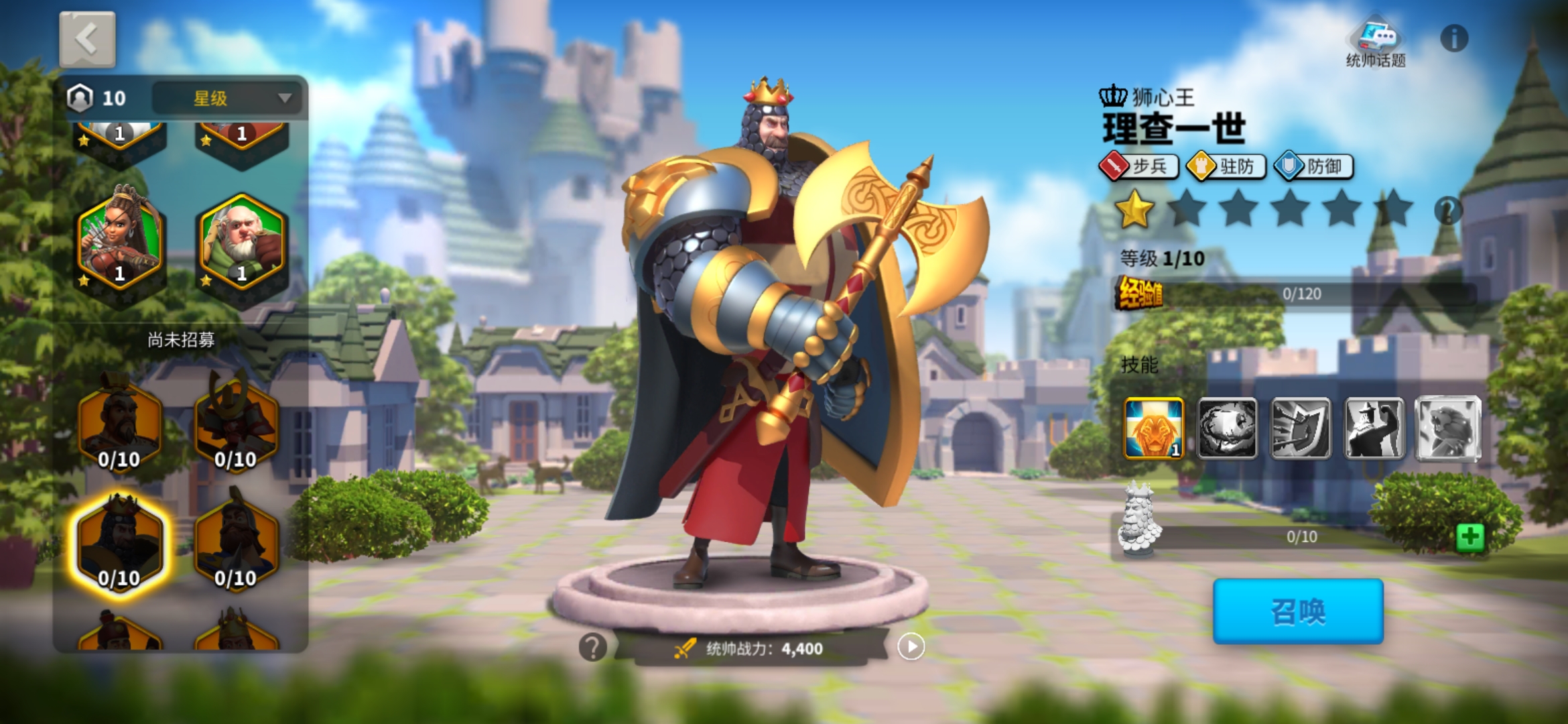1568x724 pixels.
Task: Select the shield with arrows skill icon
Action: pos(1300,428)
